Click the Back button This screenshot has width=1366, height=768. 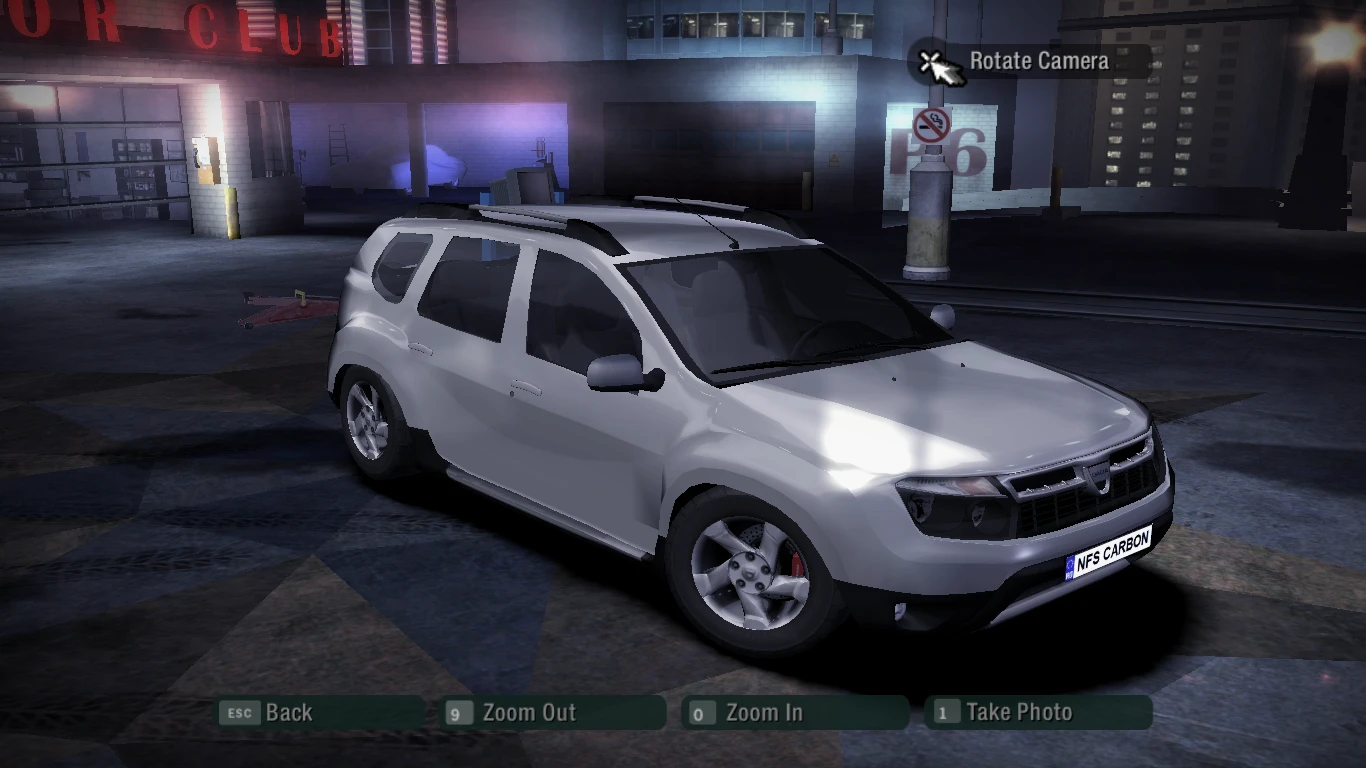288,713
